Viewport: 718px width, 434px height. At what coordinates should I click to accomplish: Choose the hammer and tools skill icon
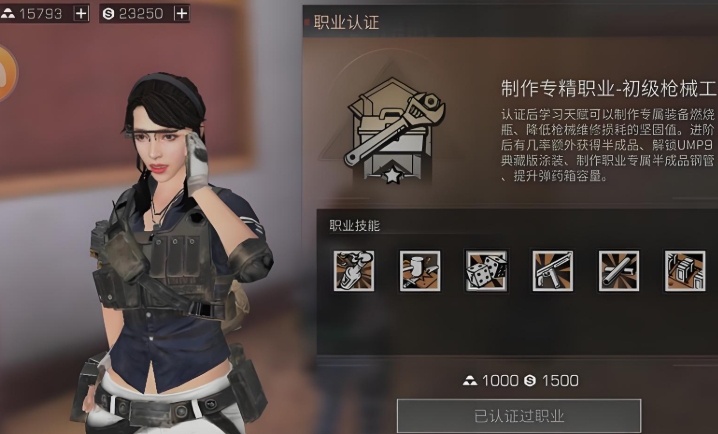point(419,270)
